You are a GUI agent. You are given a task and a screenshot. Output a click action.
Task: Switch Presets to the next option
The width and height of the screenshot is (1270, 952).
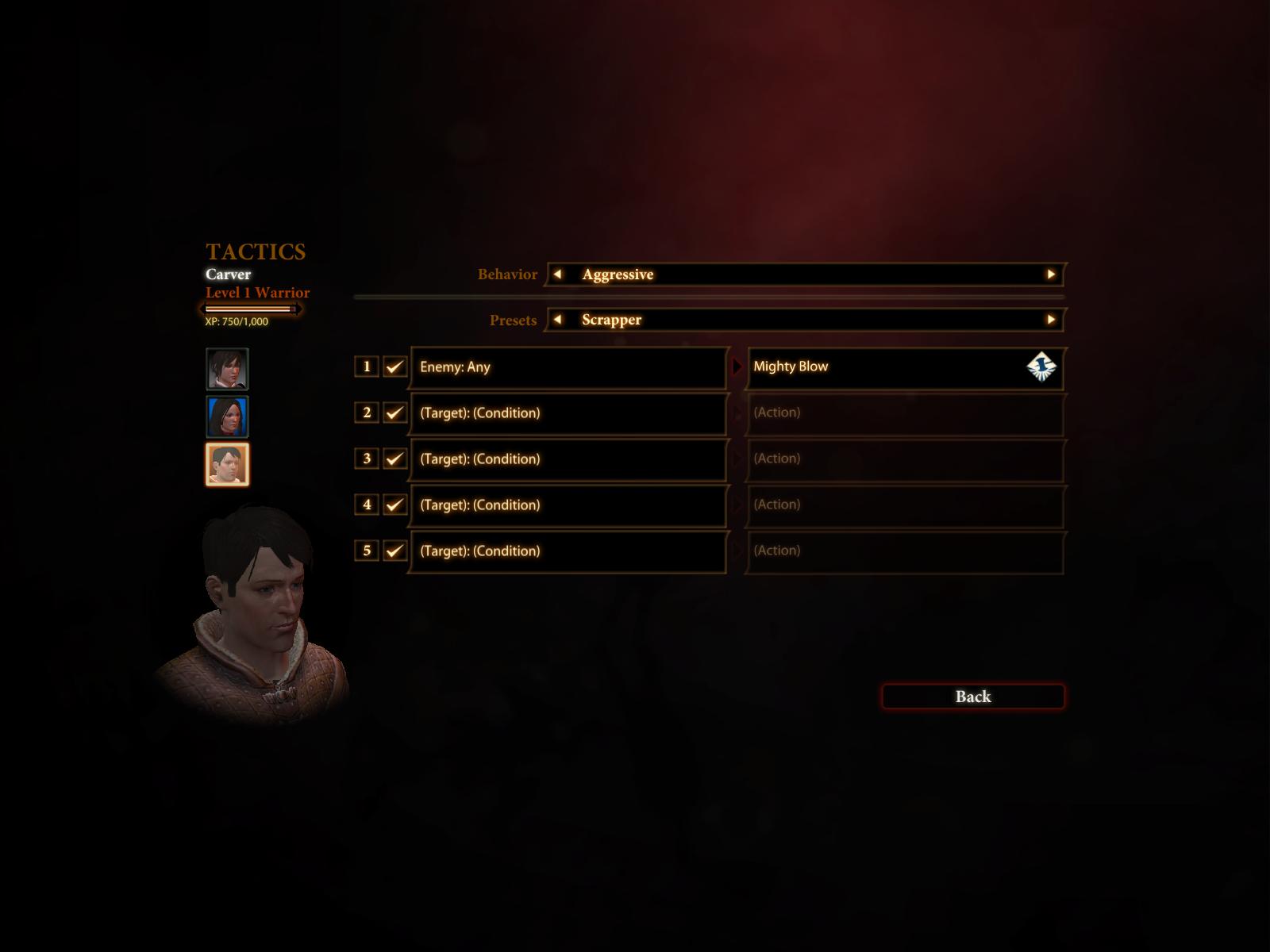point(1051,320)
